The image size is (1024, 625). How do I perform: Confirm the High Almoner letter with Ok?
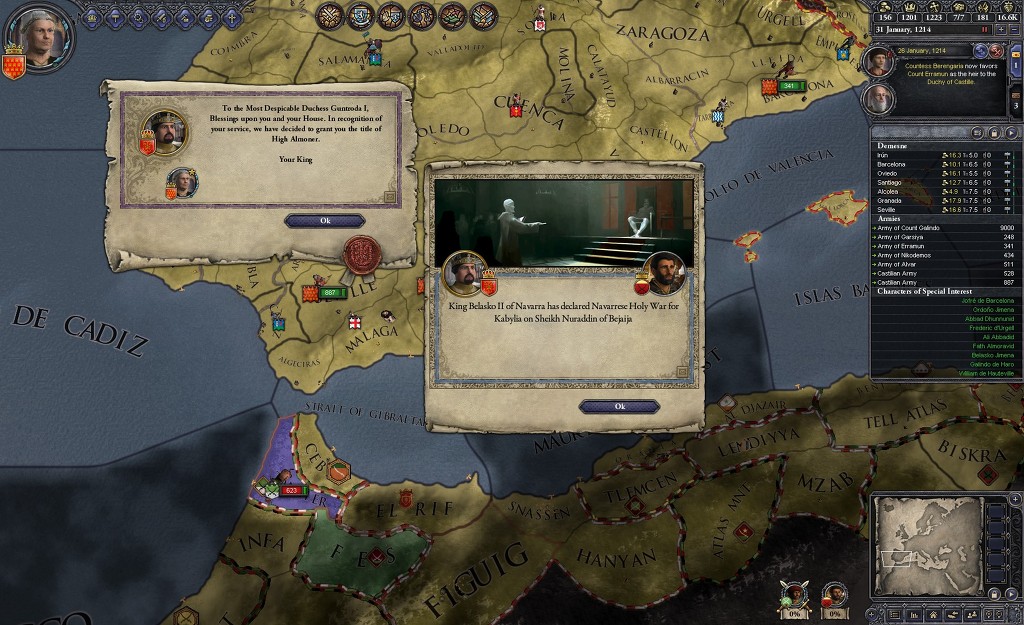click(324, 221)
